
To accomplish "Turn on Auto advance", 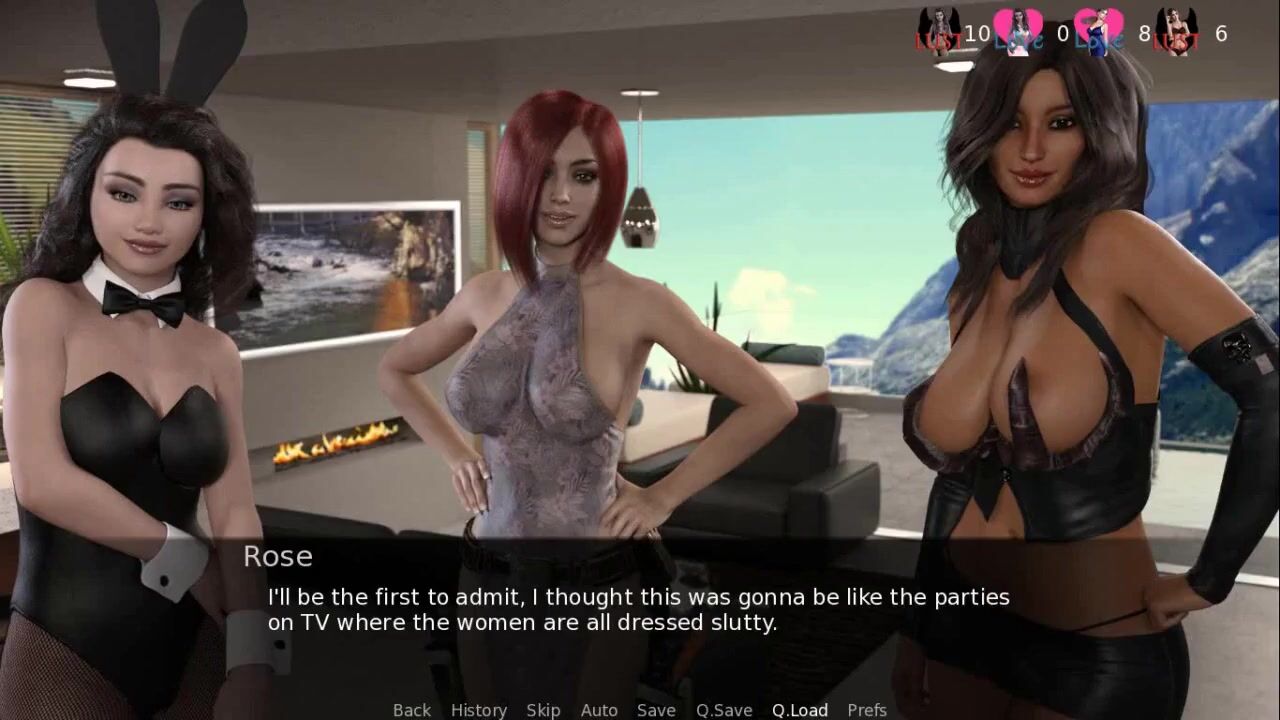I will pyautogui.click(x=599, y=710).
